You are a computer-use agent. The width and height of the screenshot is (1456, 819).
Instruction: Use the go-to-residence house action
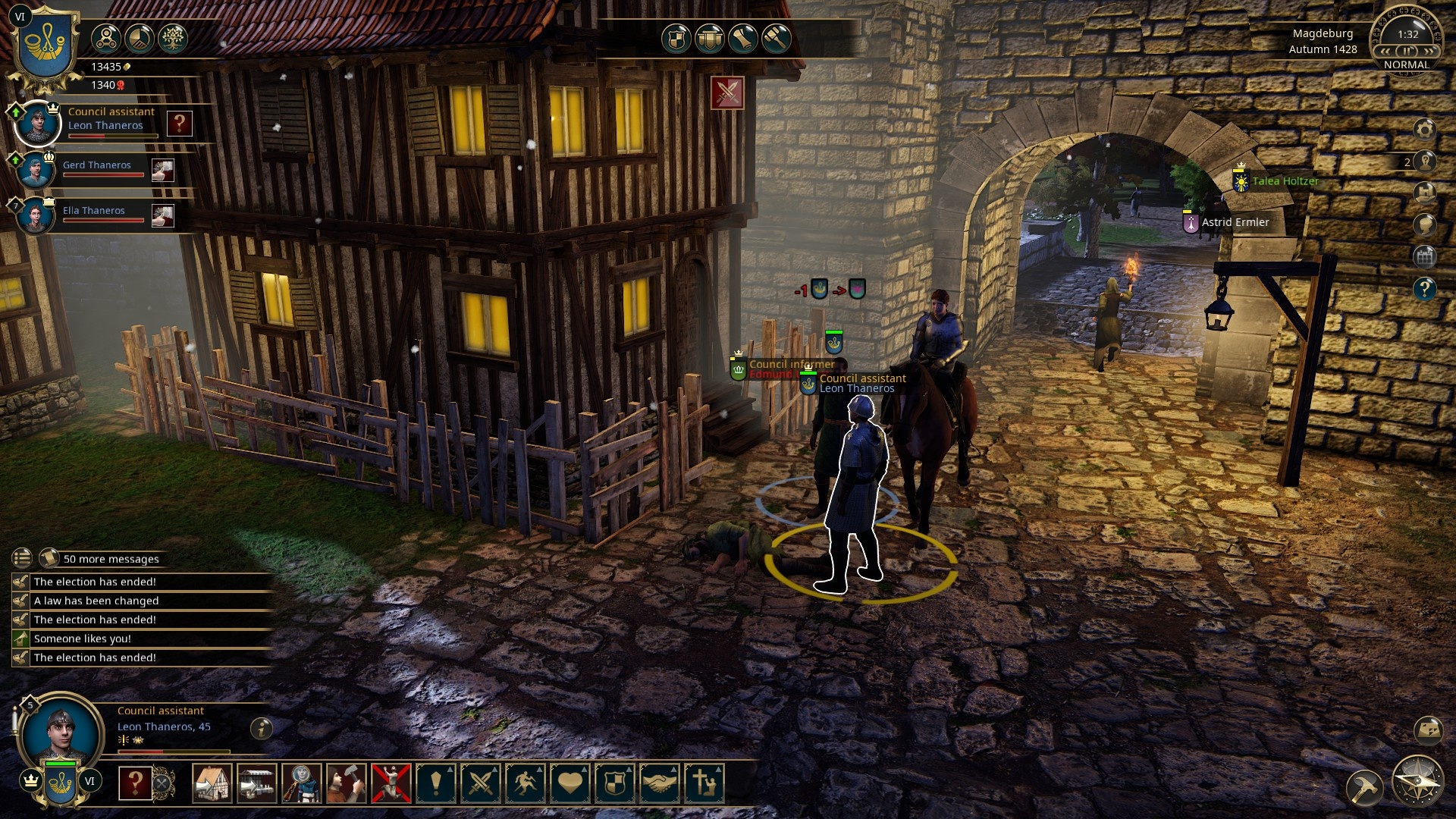pos(212,783)
